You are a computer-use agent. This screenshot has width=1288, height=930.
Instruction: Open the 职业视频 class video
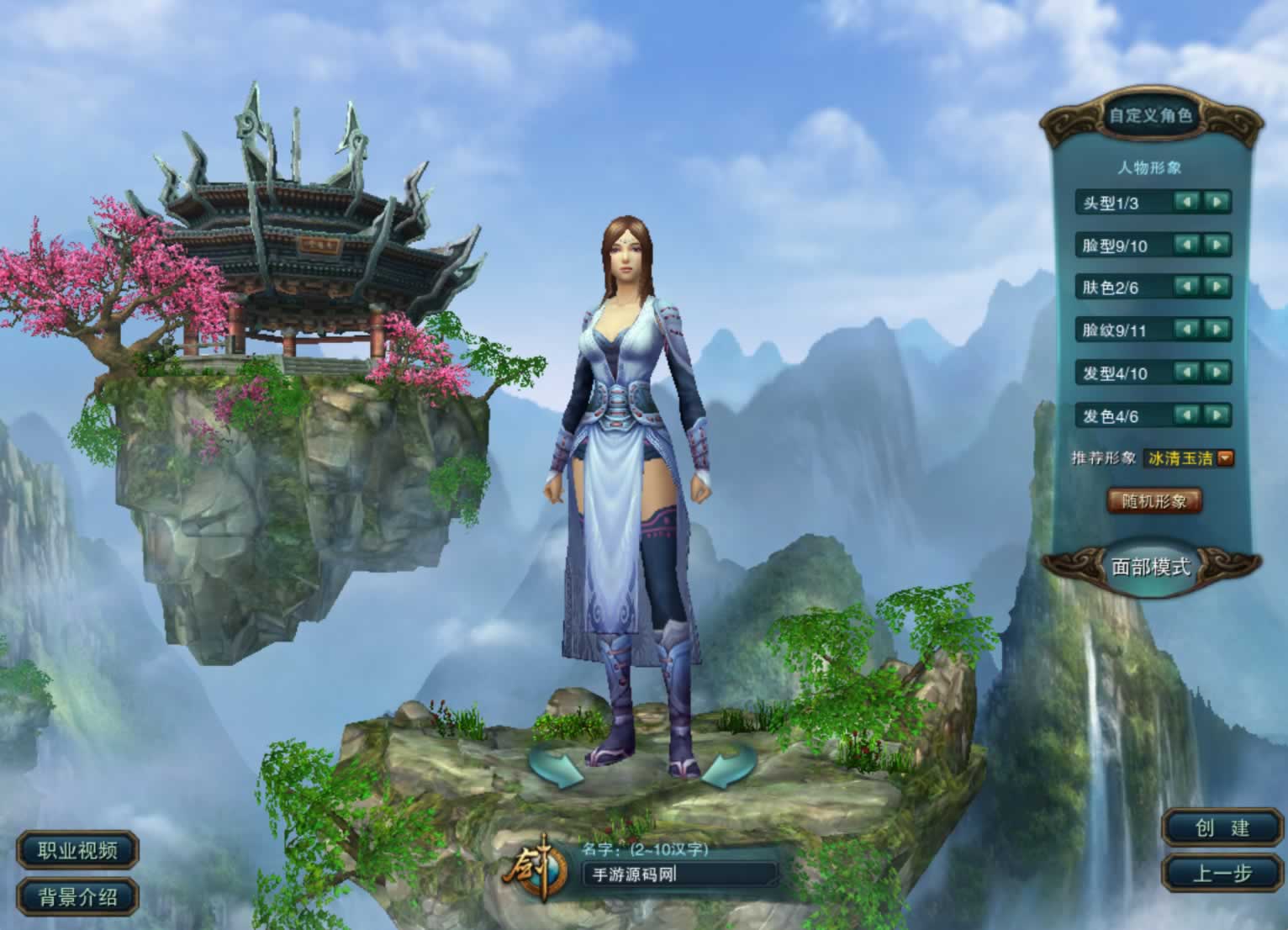tap(77, 850)
